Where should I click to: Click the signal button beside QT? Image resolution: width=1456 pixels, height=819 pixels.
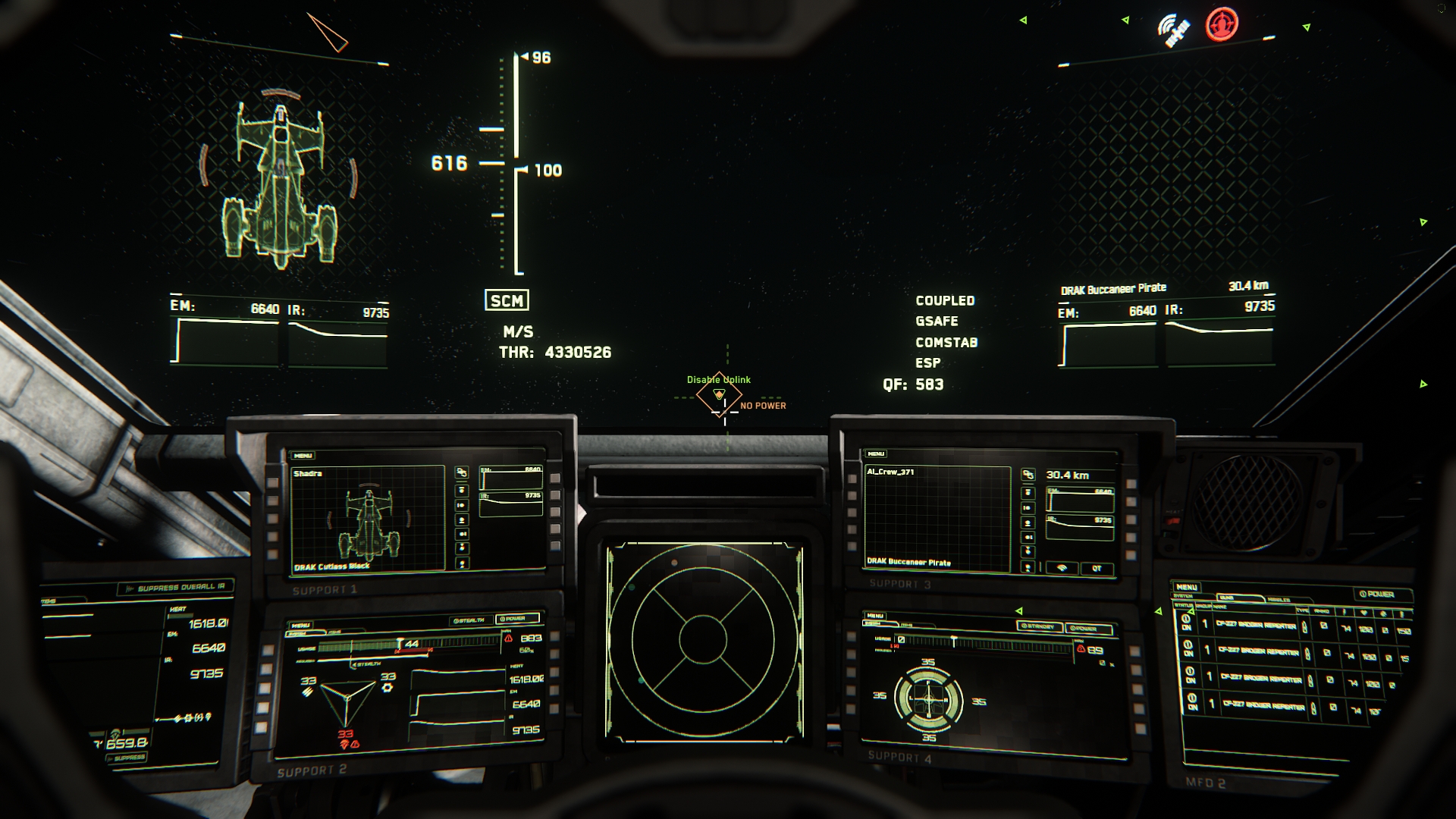pyautogui.click(x=1062, y=568)
